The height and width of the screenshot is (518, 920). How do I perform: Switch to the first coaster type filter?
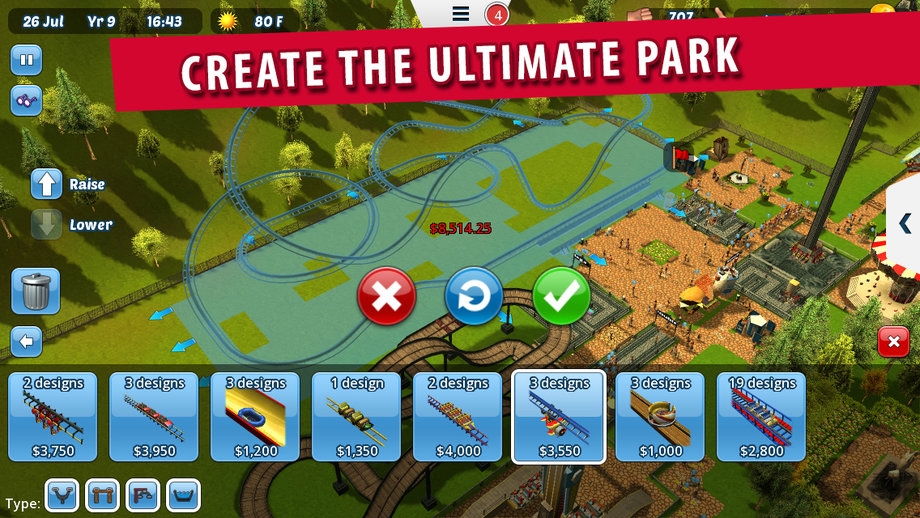pyautogui.click(x=62, y=495)
